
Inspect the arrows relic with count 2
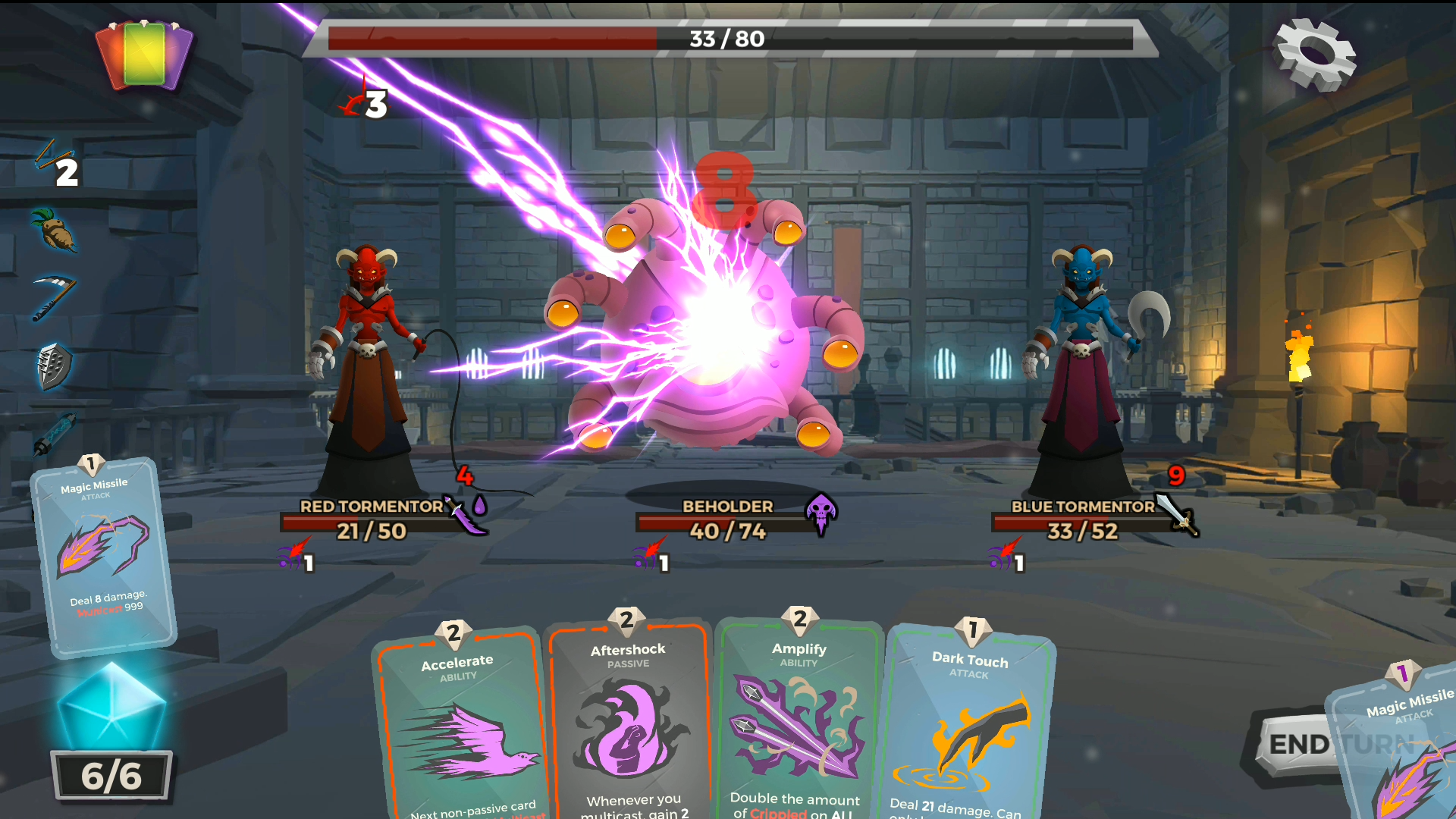[x=55, y=161]
